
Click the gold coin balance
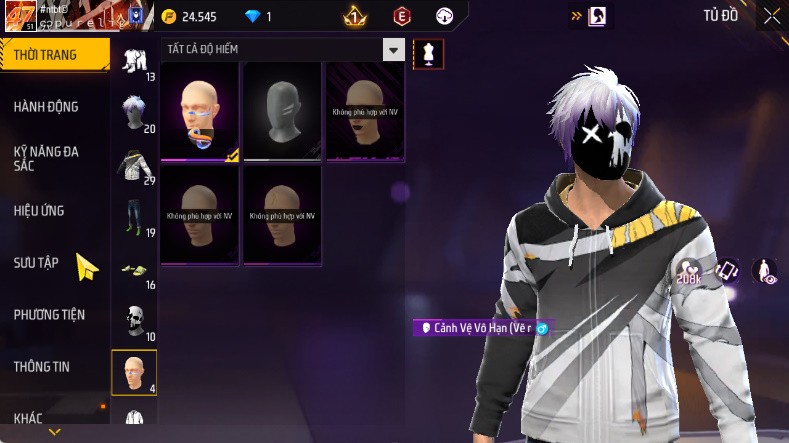pos(200,17)
